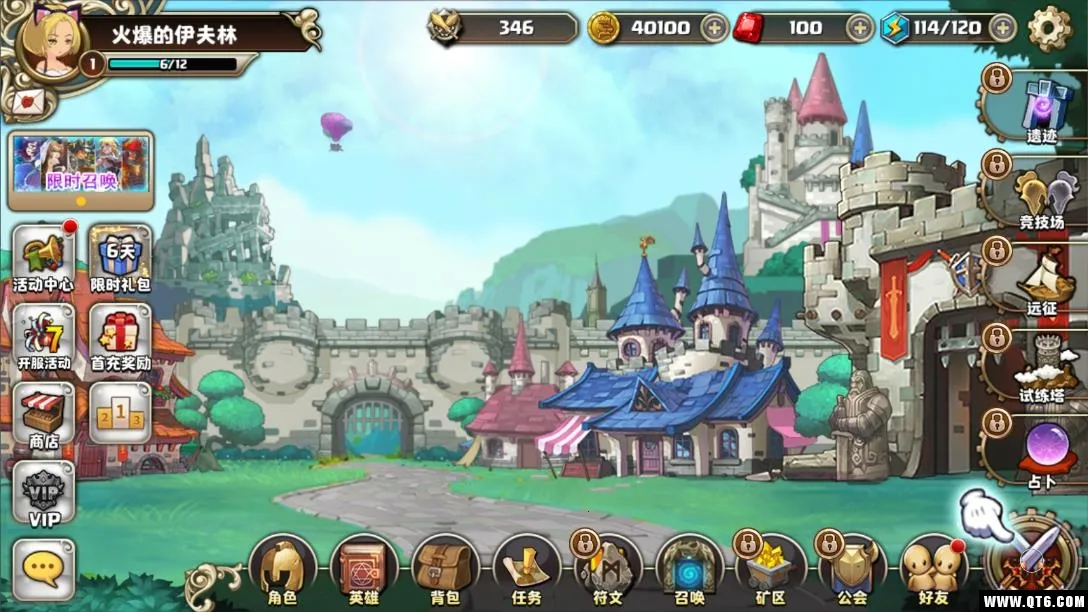Open the 背包 backpack inventory
The height and width of the screenshot is (612, 1088).
click(445, 572)
